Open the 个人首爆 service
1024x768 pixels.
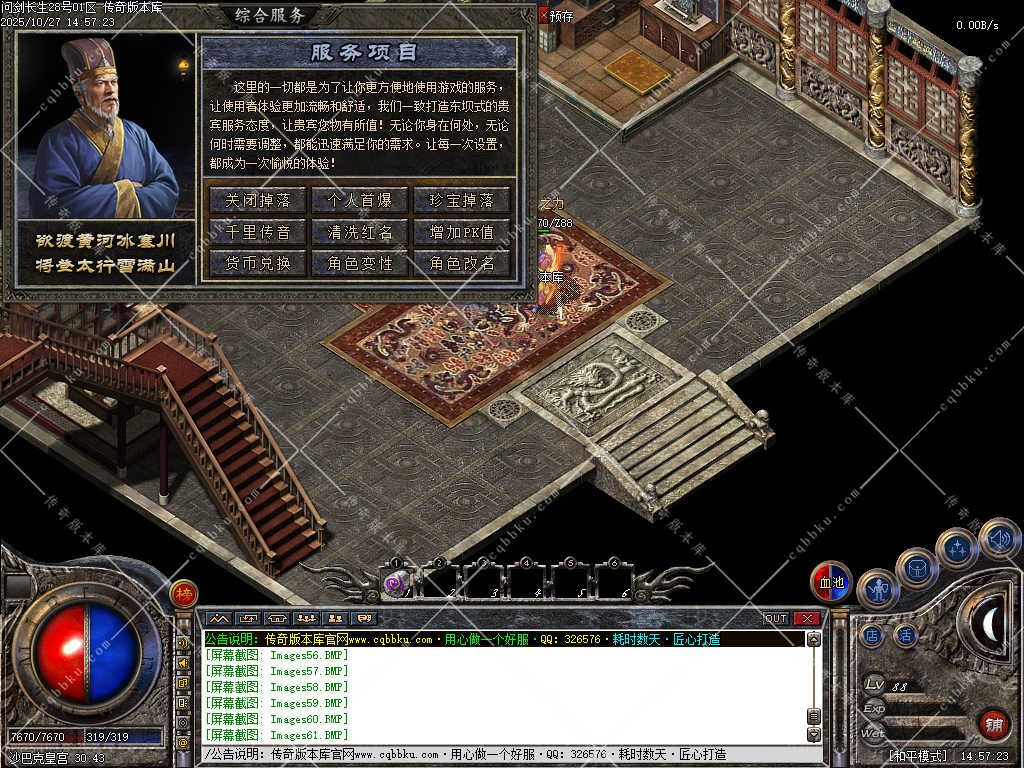[x=360, y=200]
